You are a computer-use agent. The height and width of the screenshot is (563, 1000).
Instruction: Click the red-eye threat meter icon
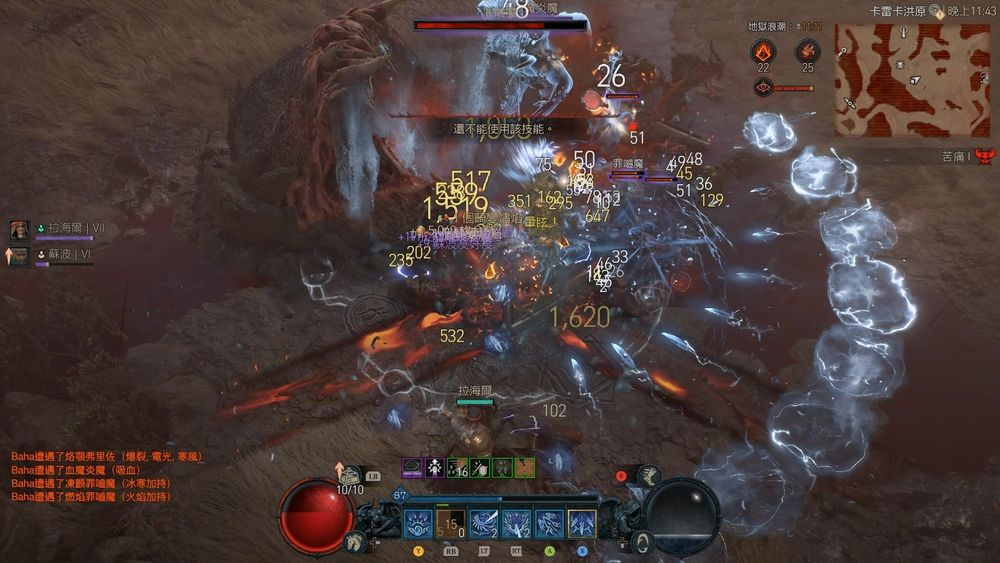tap(762, 87)
